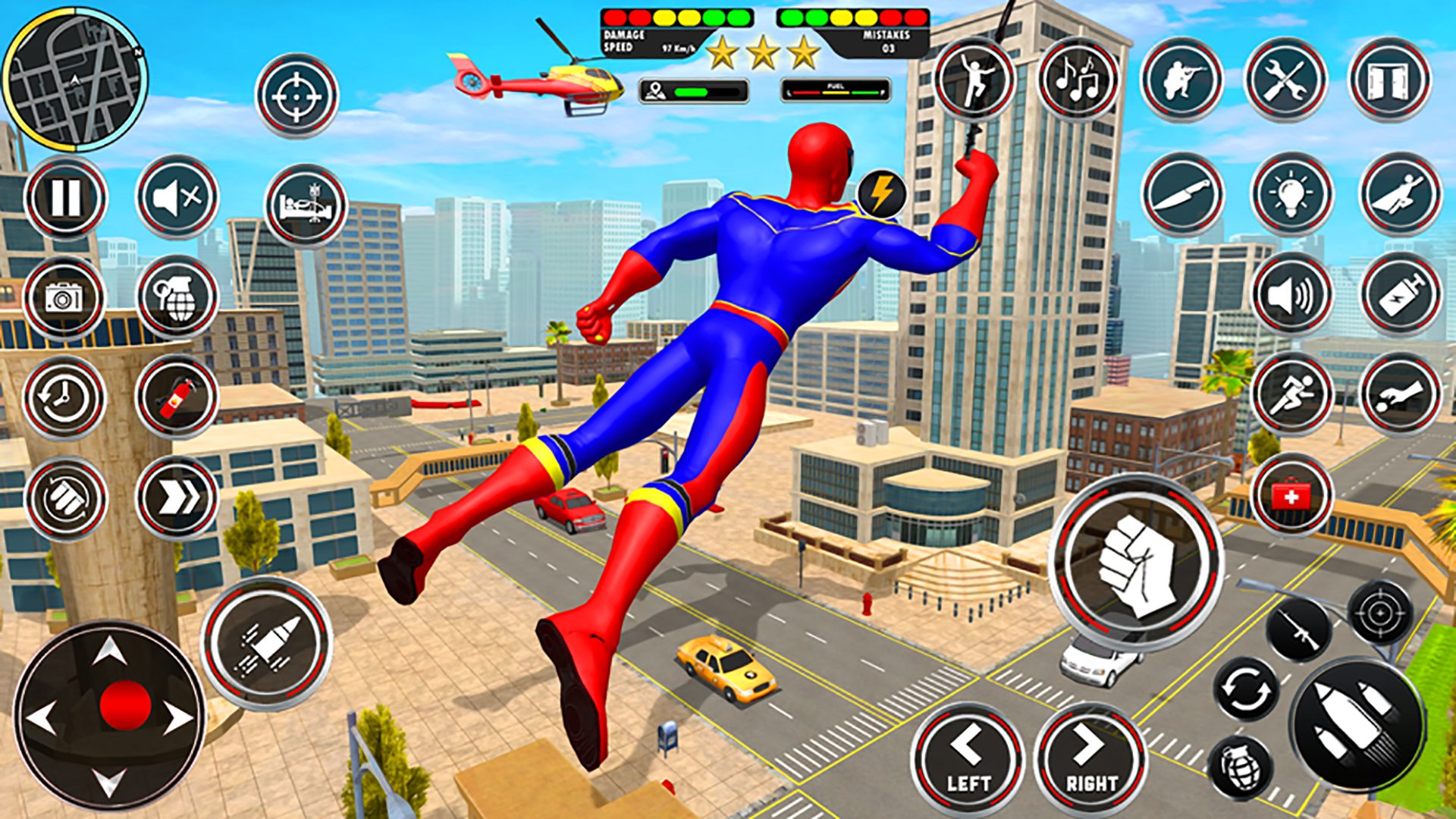This screenshot has height=819, width=1456.
Task: Activate the light bulb hint button
Action: coord(1291,195)
